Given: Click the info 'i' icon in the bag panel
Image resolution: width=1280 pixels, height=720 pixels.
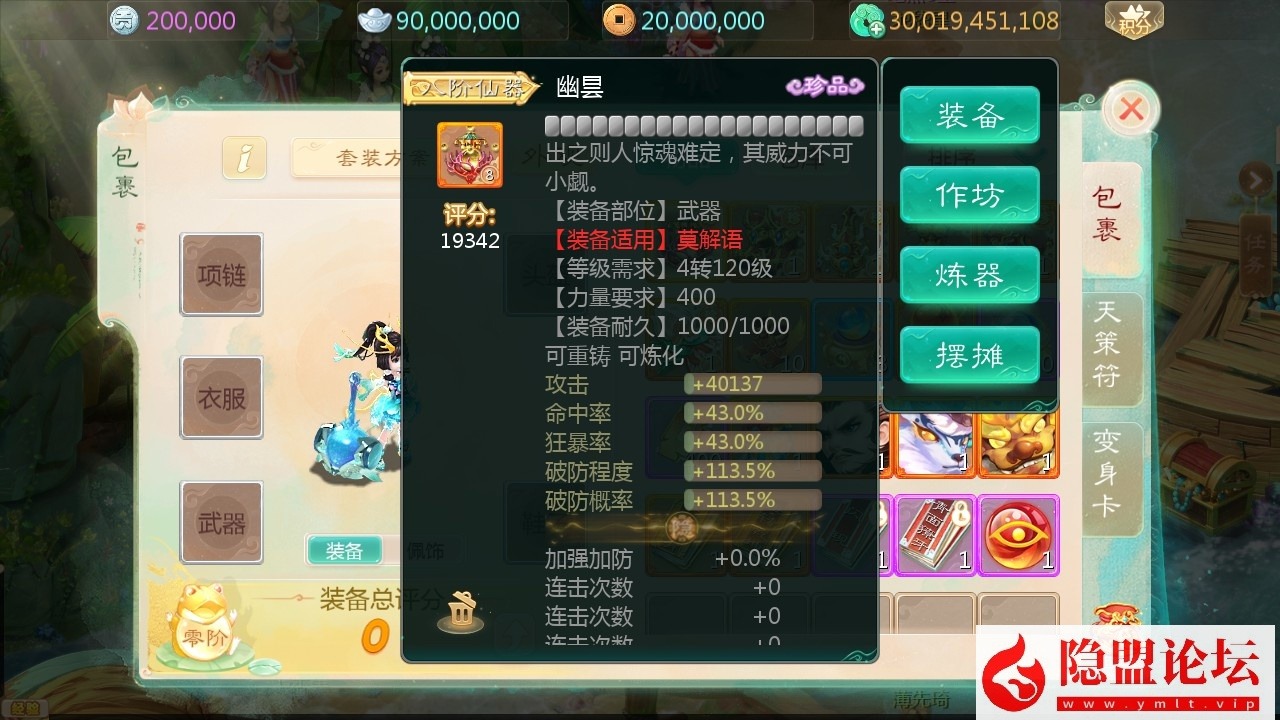Looking at the screenshot, I should pos(244,158).
